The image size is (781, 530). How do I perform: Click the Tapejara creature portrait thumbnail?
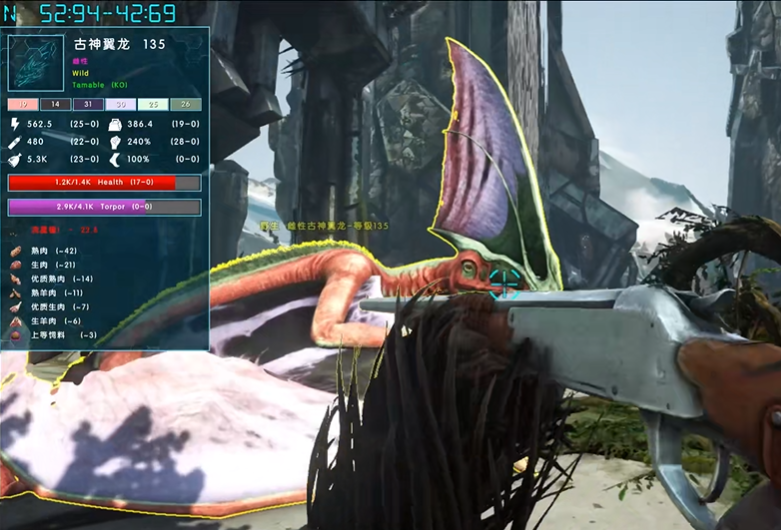point(36,63)
